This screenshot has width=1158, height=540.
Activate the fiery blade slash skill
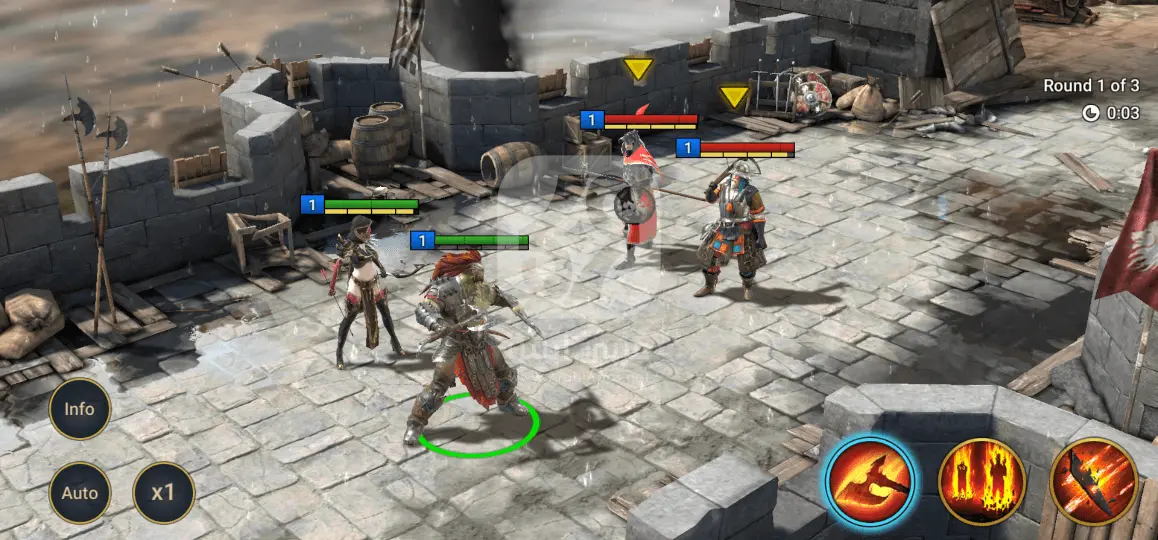coord(1093,482)
